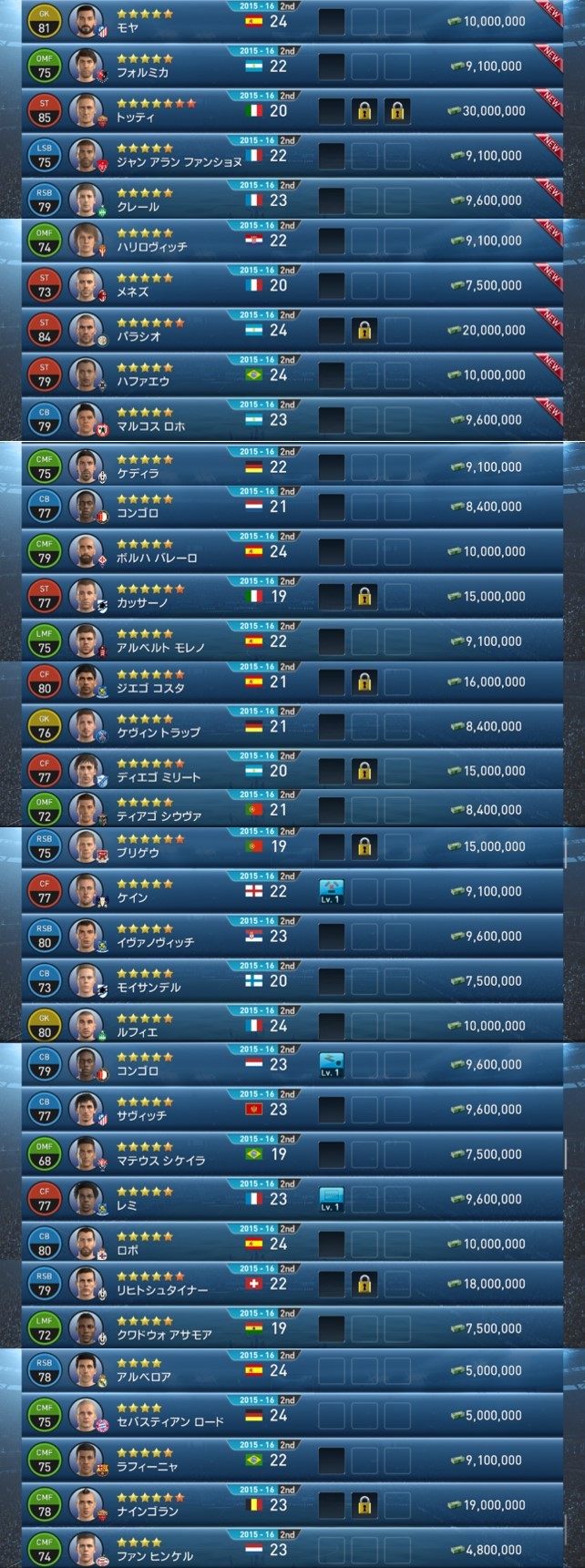Click the Lv. 1 skill icon on レミ's row
Image resolution: width=585 pixels, height=1568 pixels.
pos(331,1199)
